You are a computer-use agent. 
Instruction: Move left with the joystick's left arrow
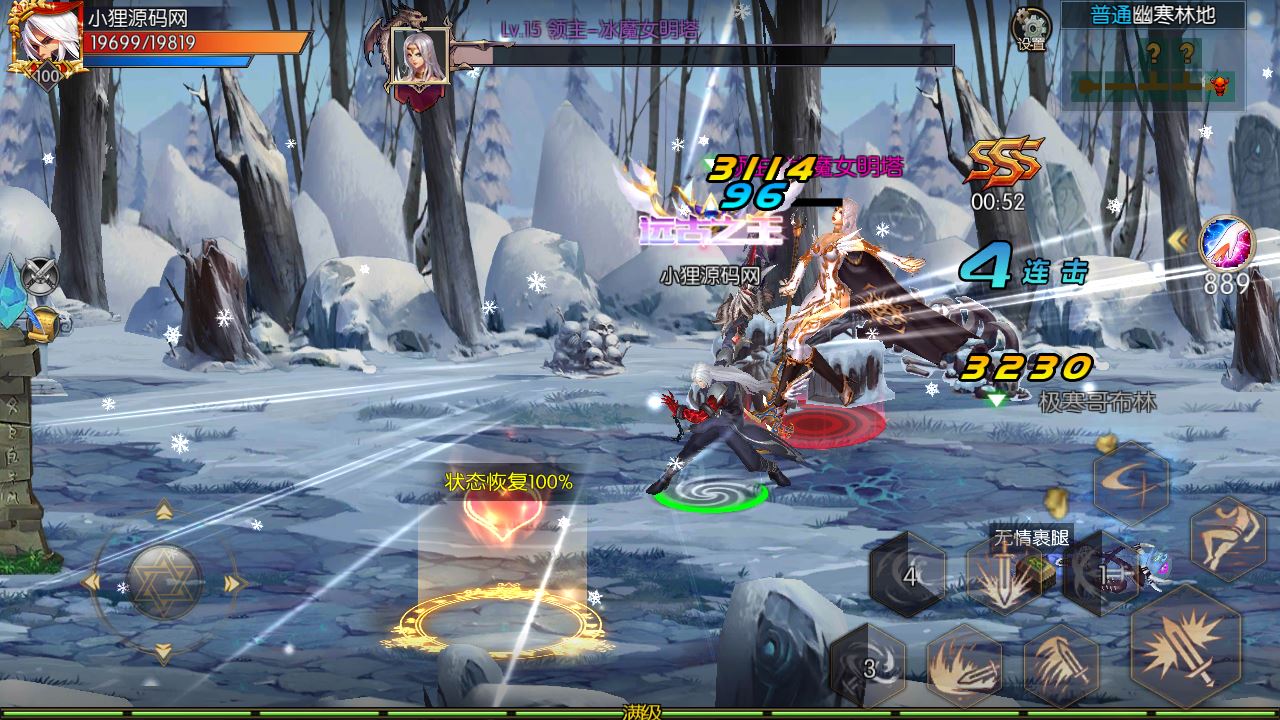pos(93,582)
